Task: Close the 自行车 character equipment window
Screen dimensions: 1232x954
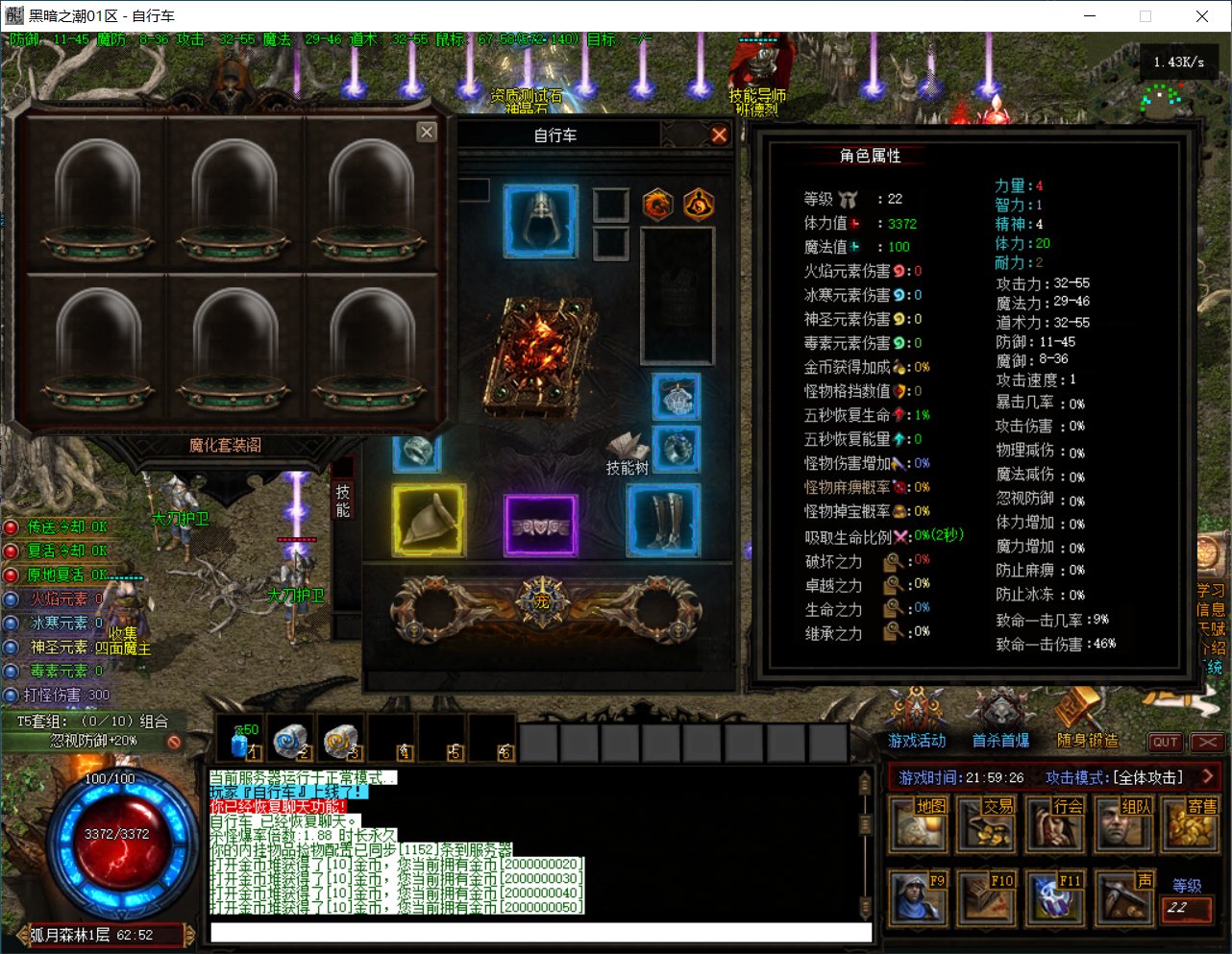Action: 719,135
